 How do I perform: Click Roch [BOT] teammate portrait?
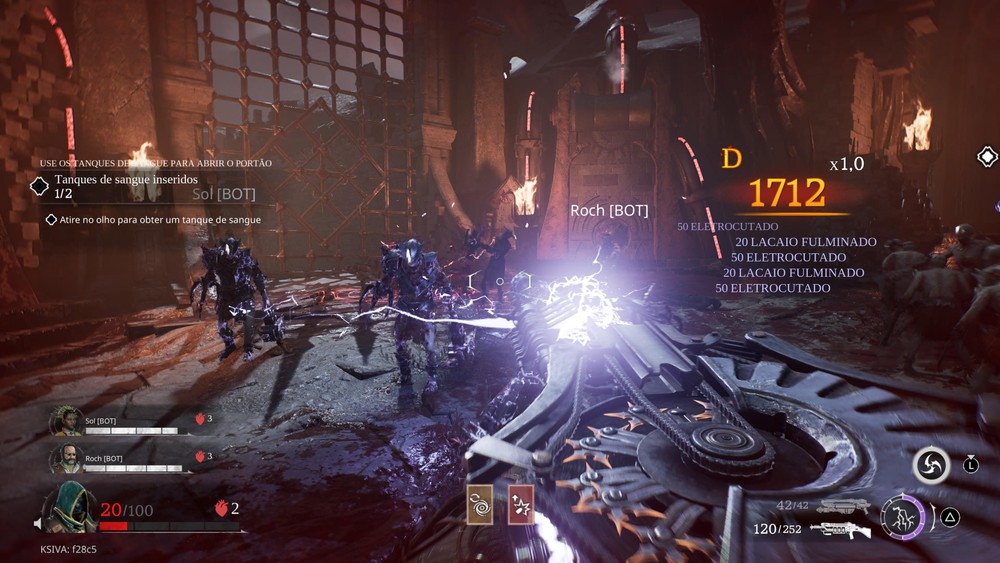pyautogui.click(x=67, y=459)
